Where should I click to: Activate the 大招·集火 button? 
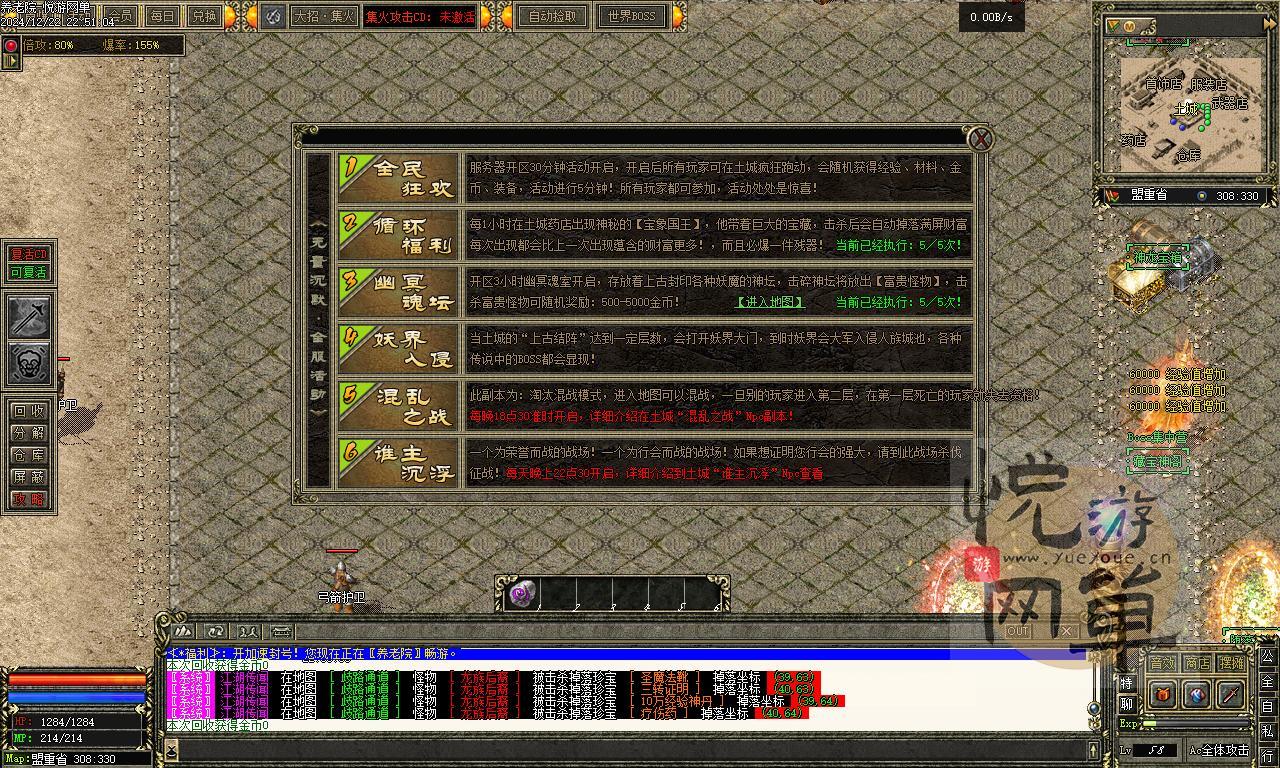(323, 16)
